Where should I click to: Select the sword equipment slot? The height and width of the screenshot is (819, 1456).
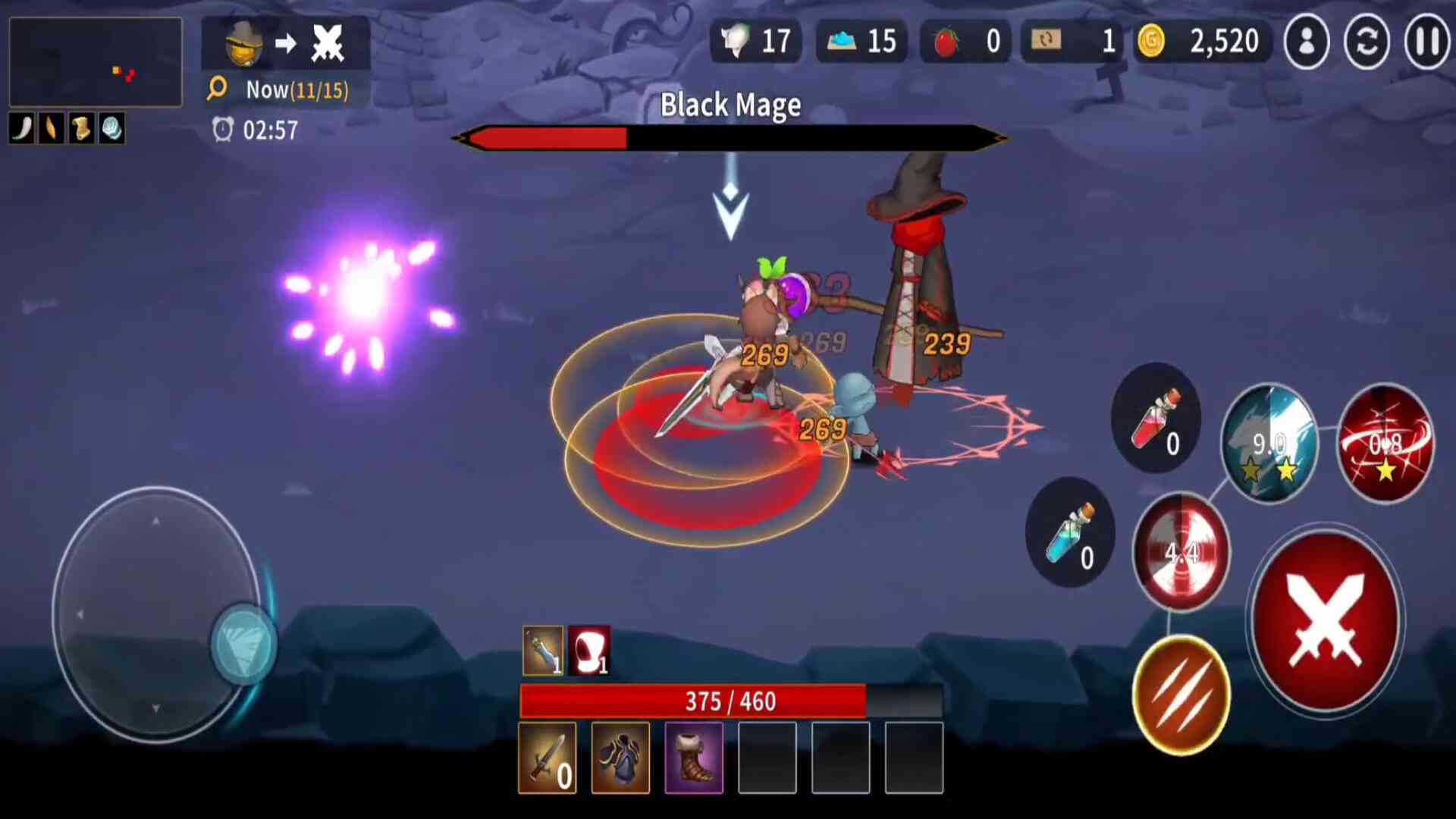[547, 758]
